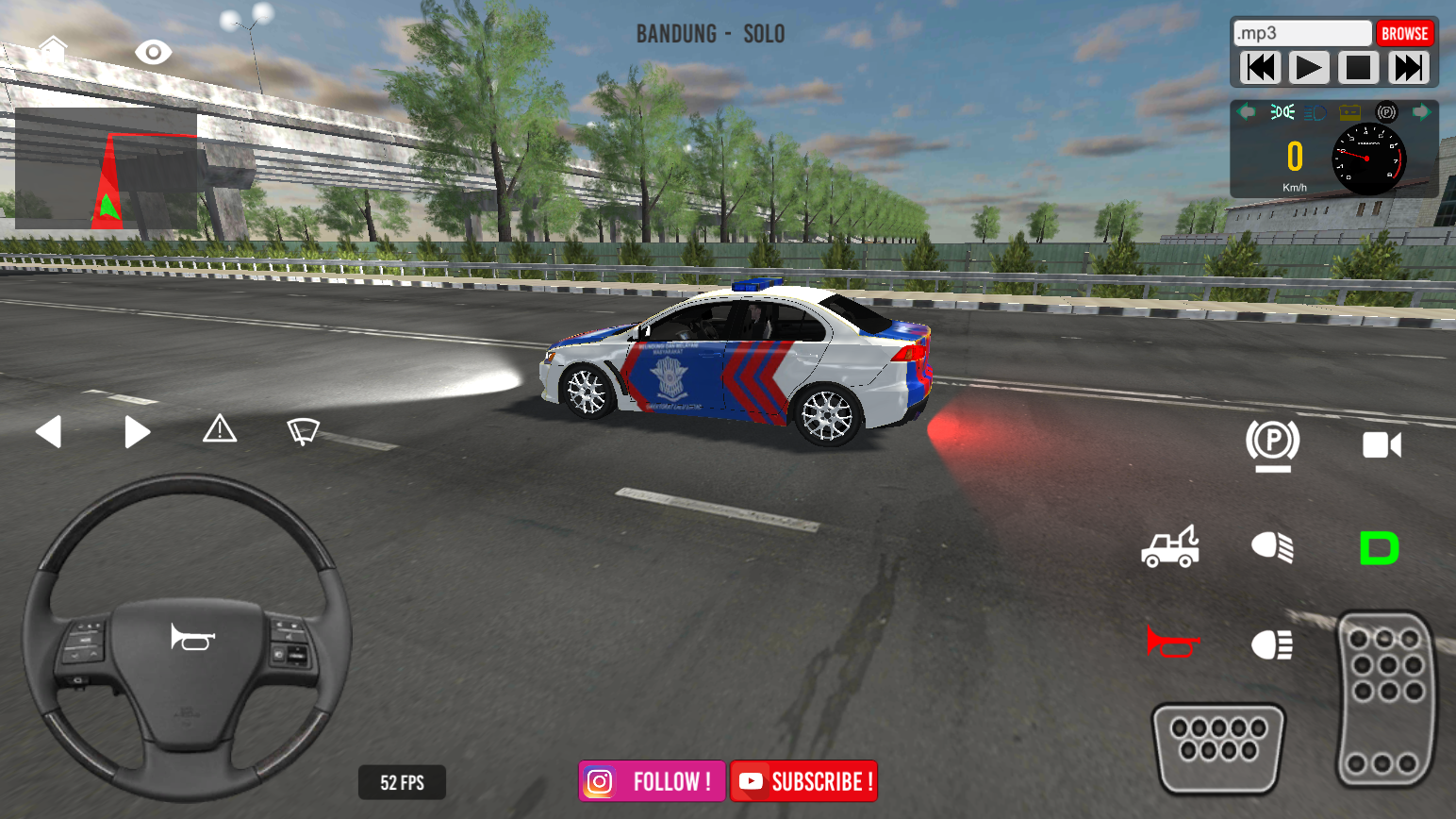Browse for an mp3 file

coord(1404,34)
